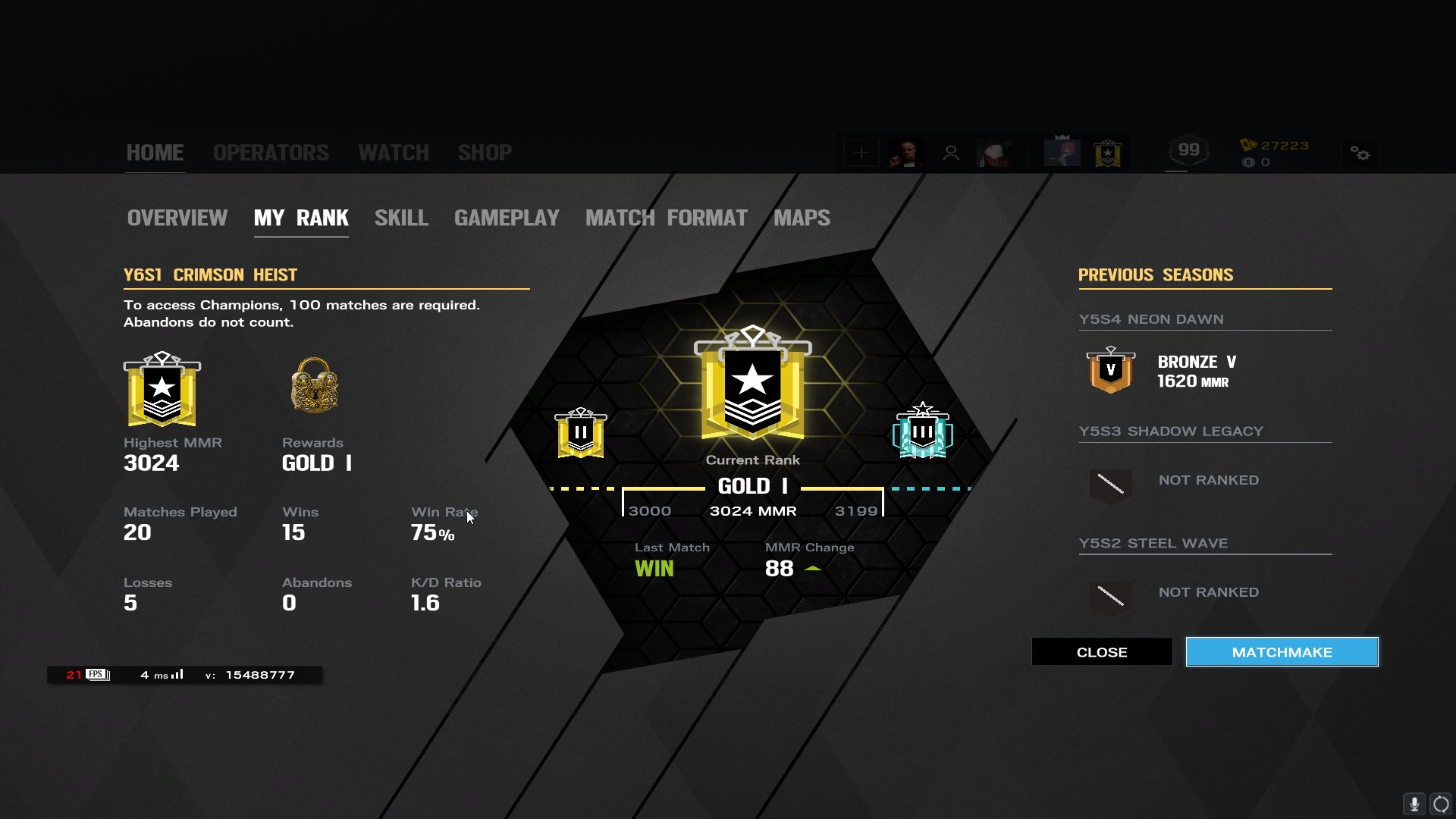The image size is (1456, 819).
Task: Show the Gameplay tab
Action: (507, 218)
